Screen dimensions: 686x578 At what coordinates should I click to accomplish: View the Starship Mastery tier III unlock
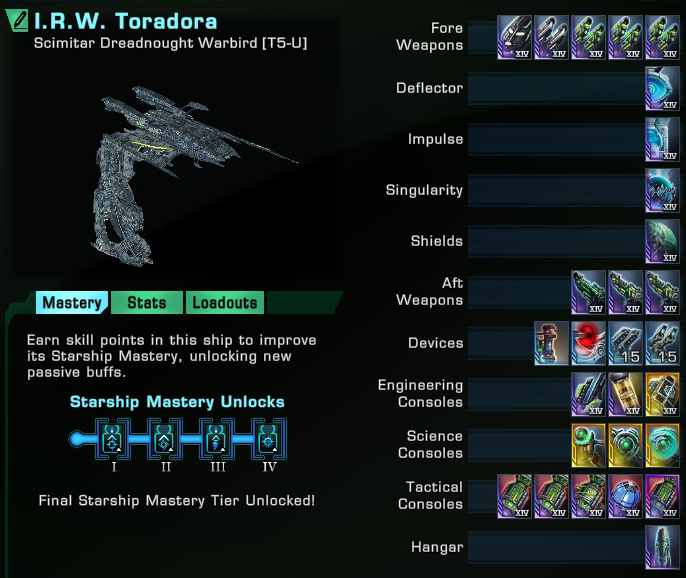point(214,439)
